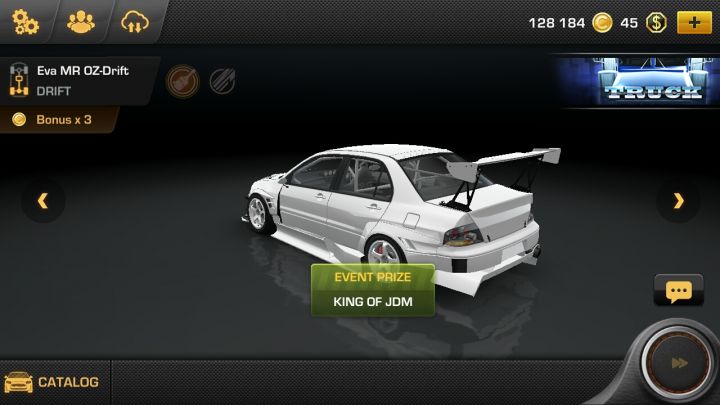The image size is (720, 405).
Task: Tap the Bonus x 3 indicator
Action: point(58,120)
